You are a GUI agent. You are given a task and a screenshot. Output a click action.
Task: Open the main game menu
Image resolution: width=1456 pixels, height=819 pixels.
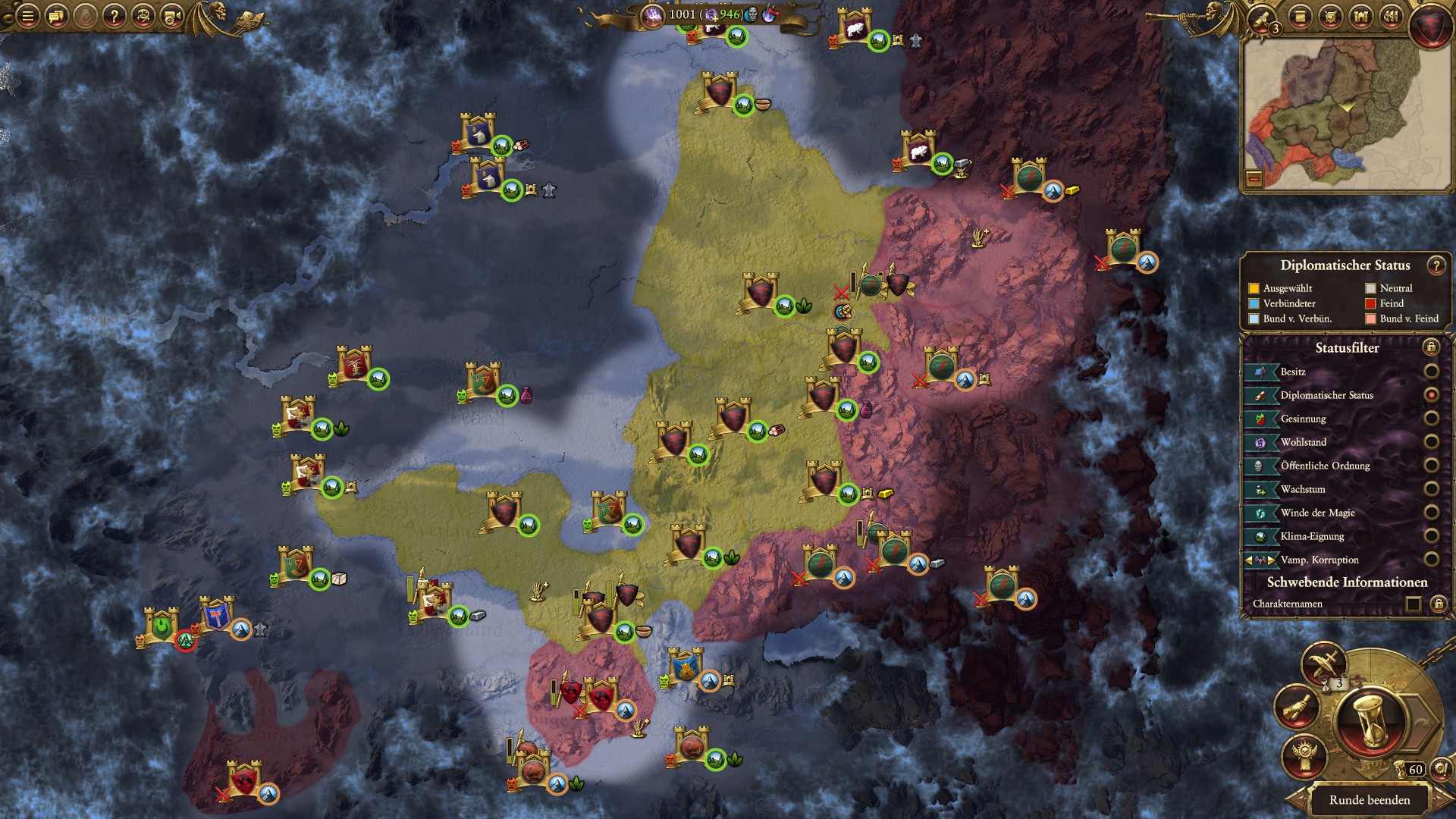pos(27,15)
